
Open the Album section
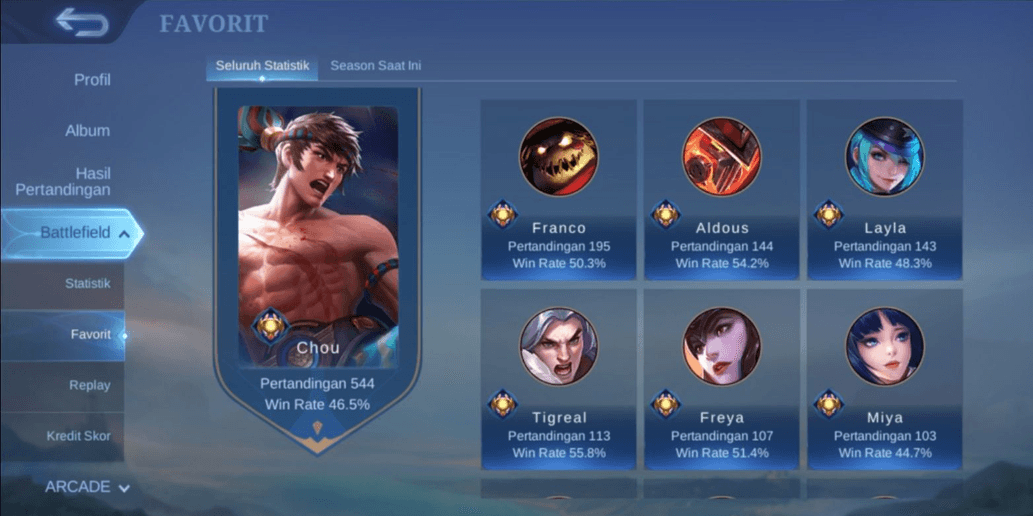coord(88,131)
